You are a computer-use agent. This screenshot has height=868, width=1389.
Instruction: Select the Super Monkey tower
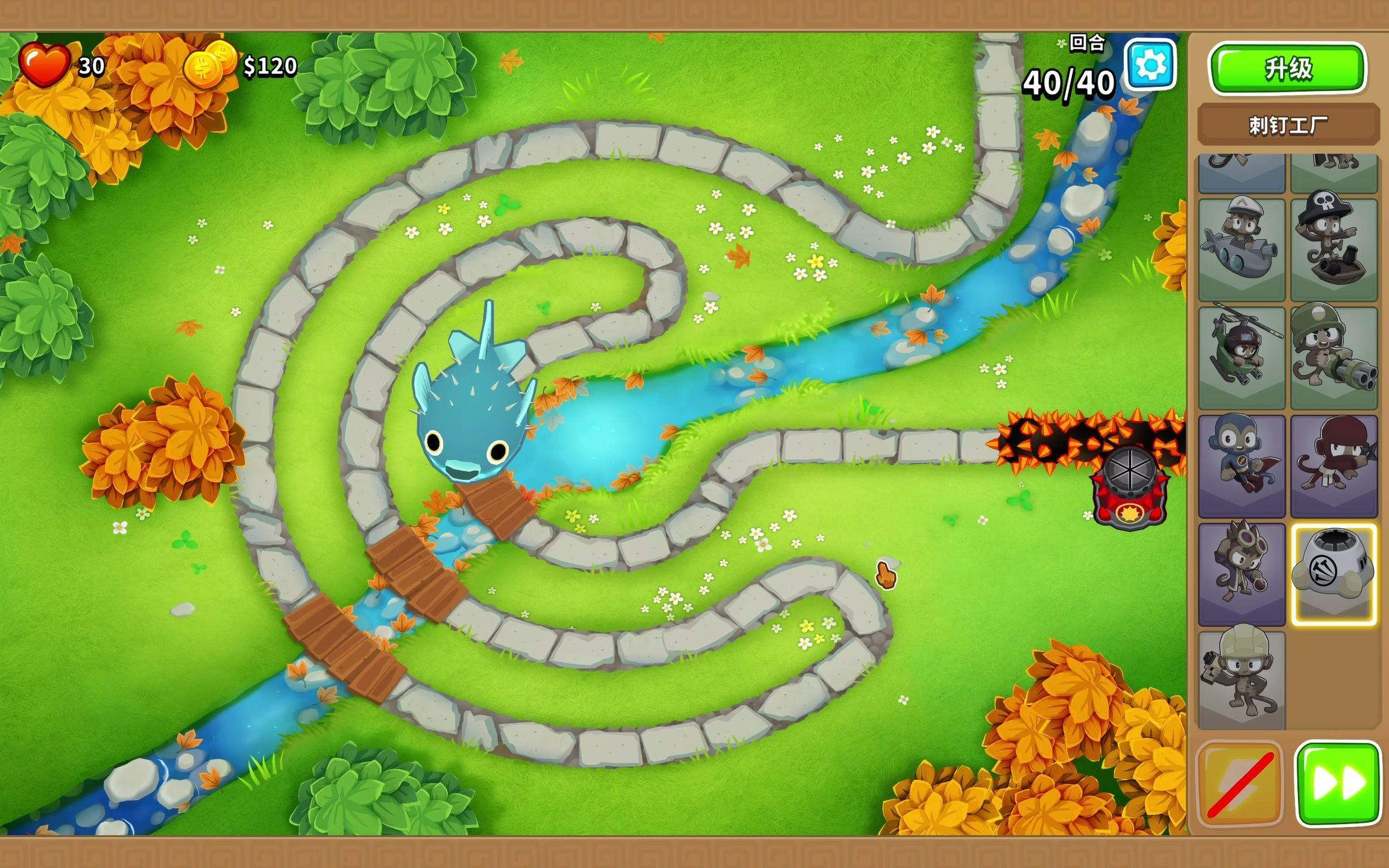1241,465
